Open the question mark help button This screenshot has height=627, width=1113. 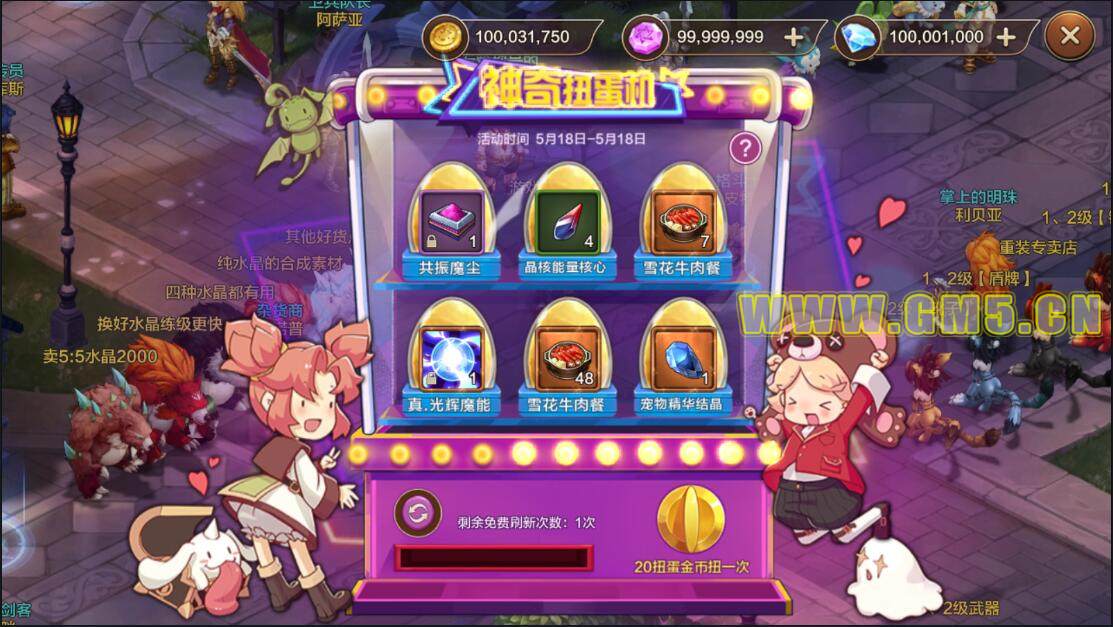click(x=744, y=149)
